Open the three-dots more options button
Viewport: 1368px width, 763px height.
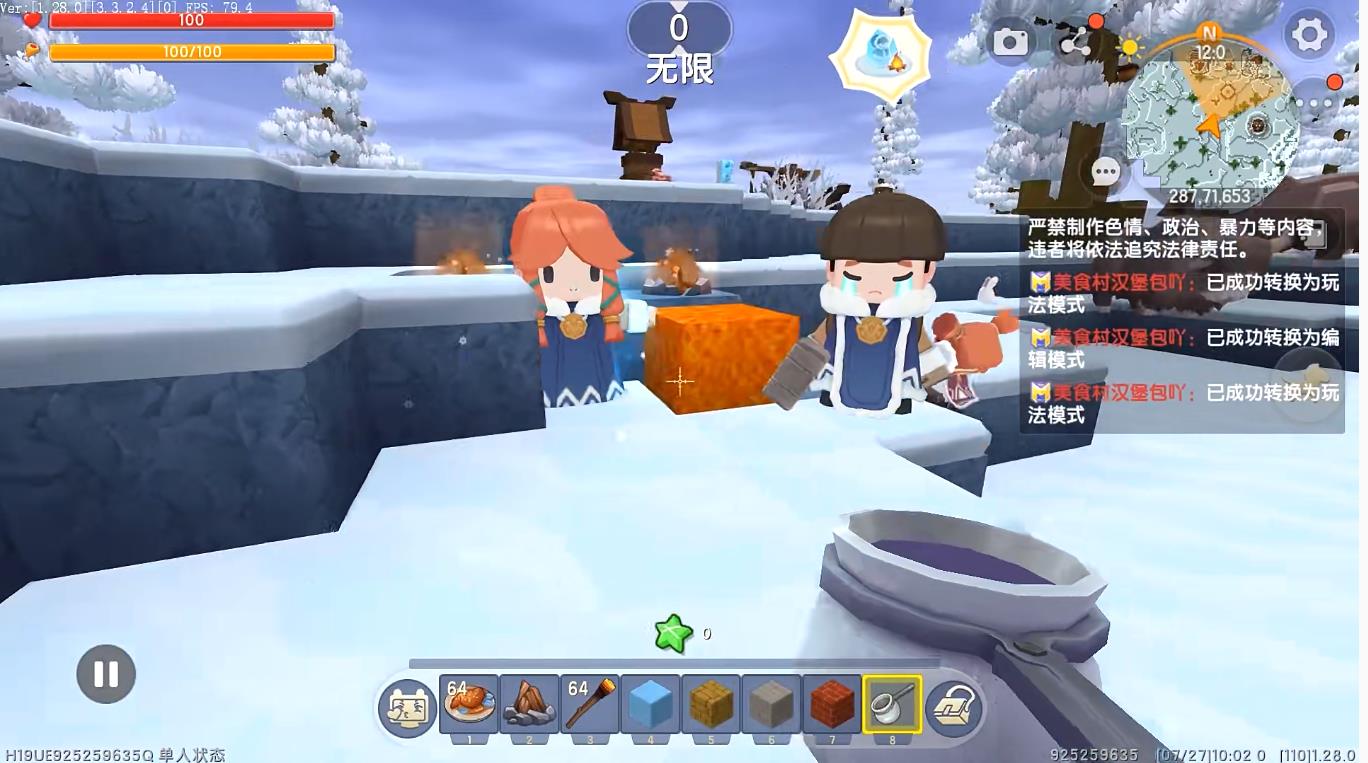(1317, 100)
